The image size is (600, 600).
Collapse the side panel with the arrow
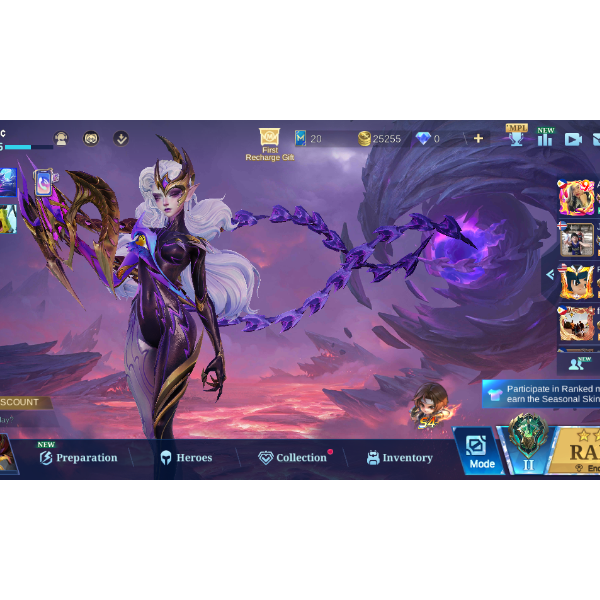pyautogui.click(x=550, y=274)
